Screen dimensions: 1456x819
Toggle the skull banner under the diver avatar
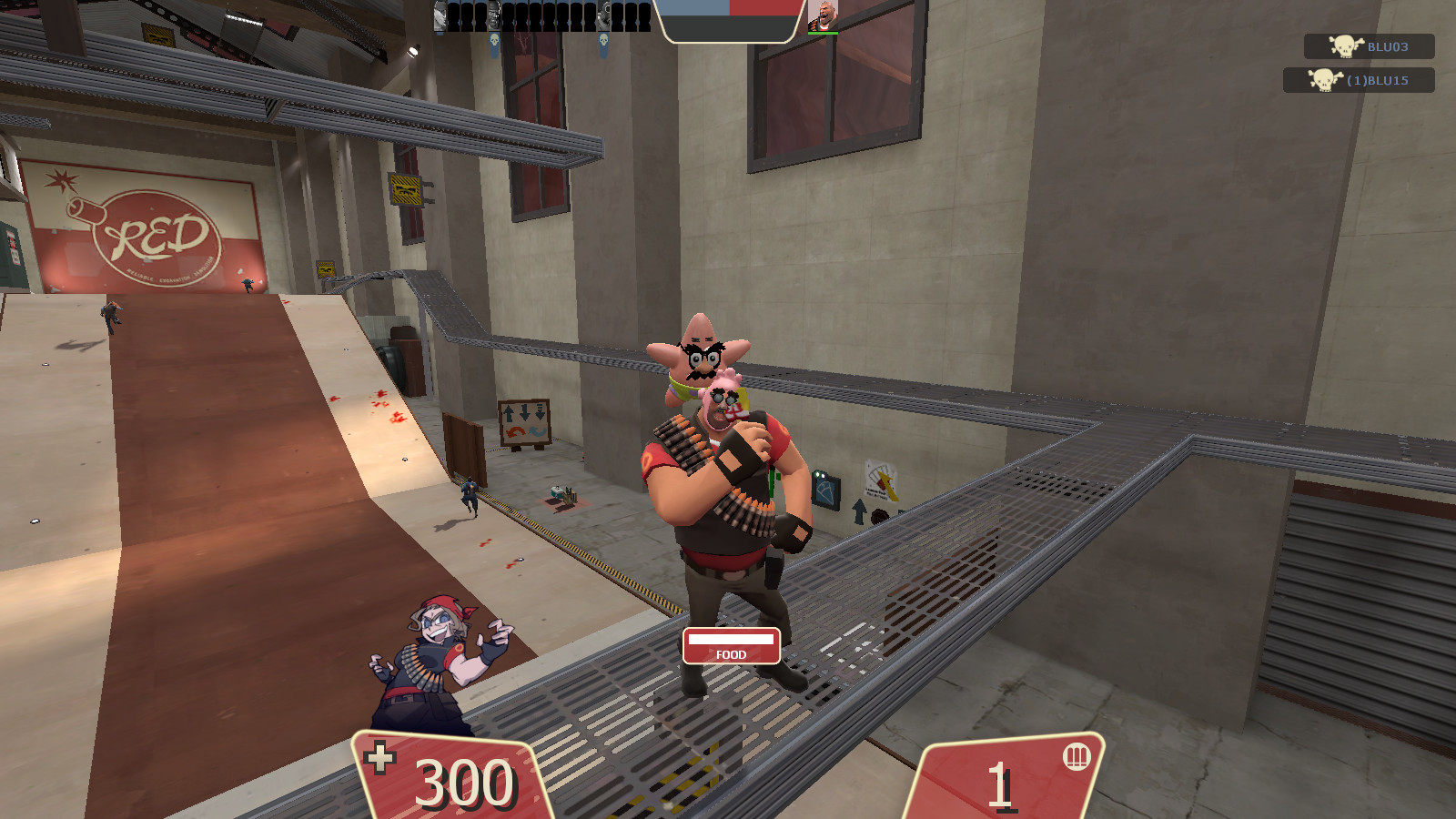tap(603, 42)
